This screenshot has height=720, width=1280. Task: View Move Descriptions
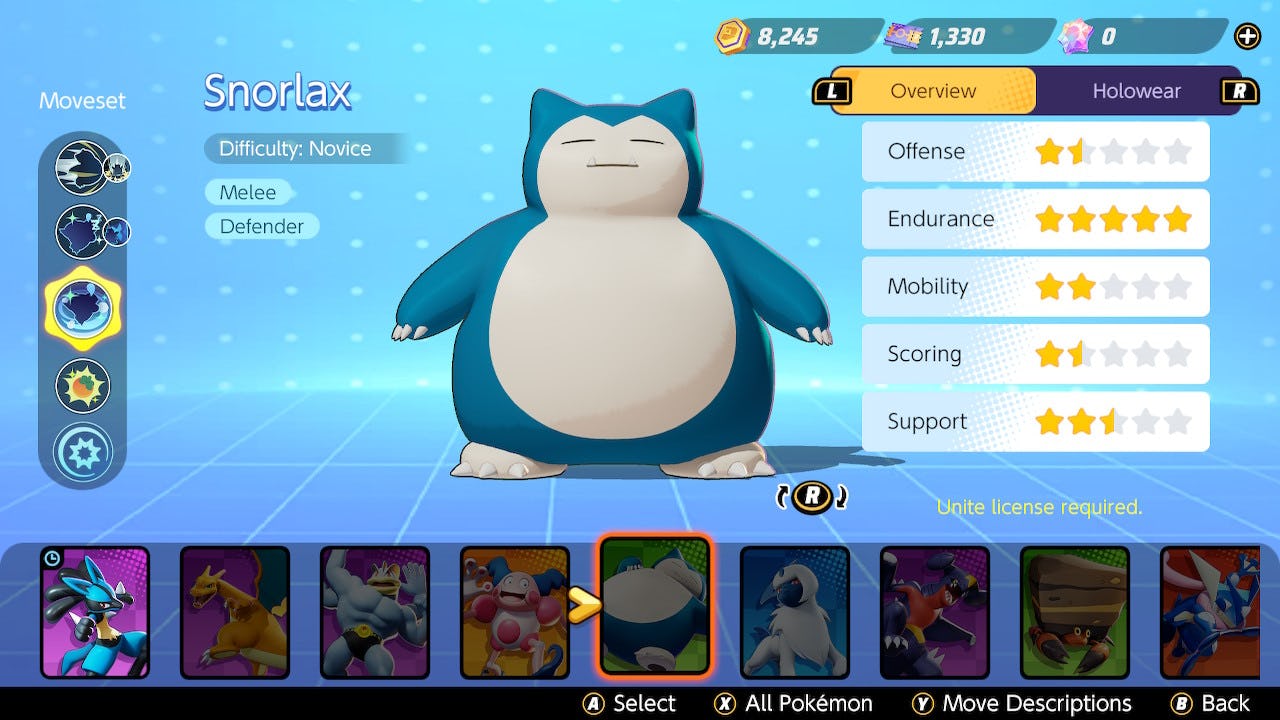tap(1022, 704)
